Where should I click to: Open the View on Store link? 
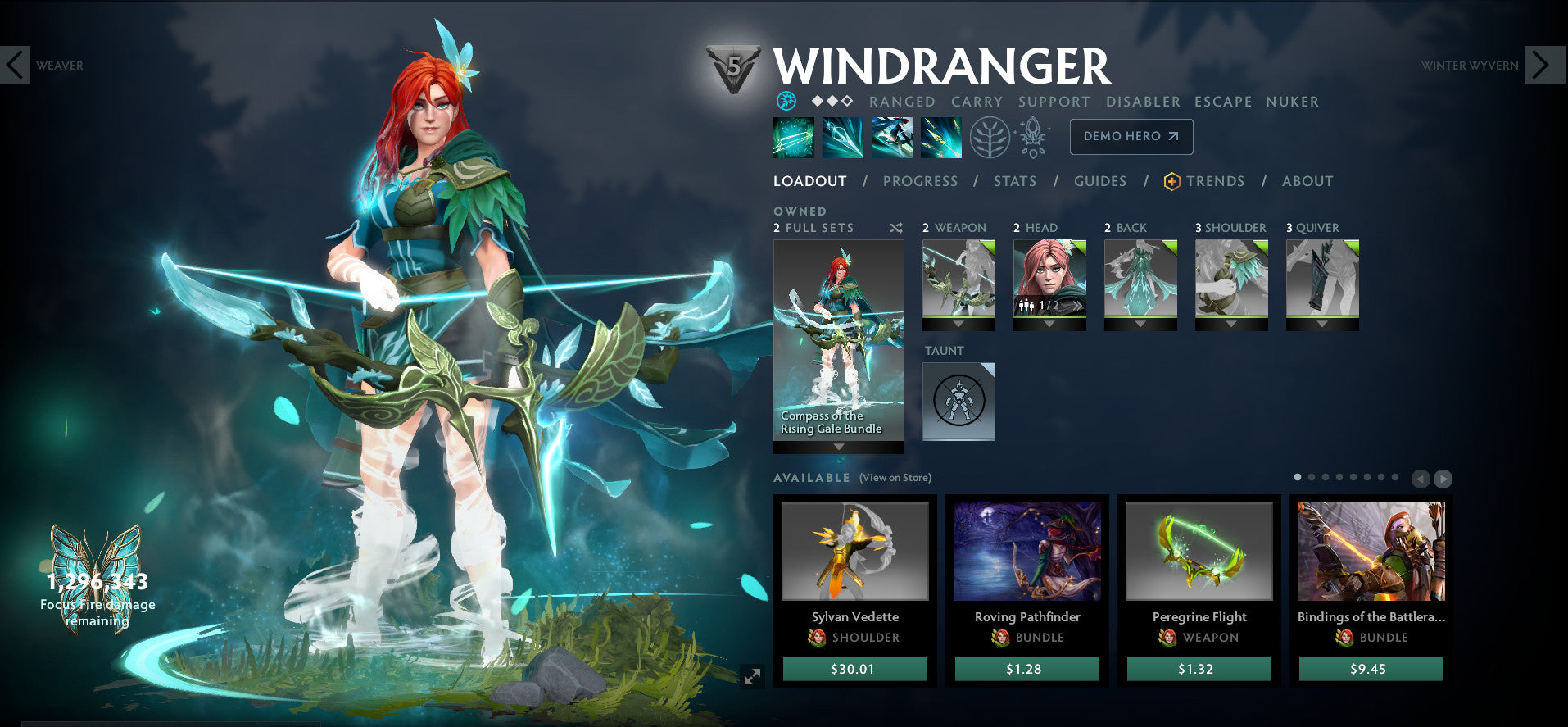click(x=895, y=477)
